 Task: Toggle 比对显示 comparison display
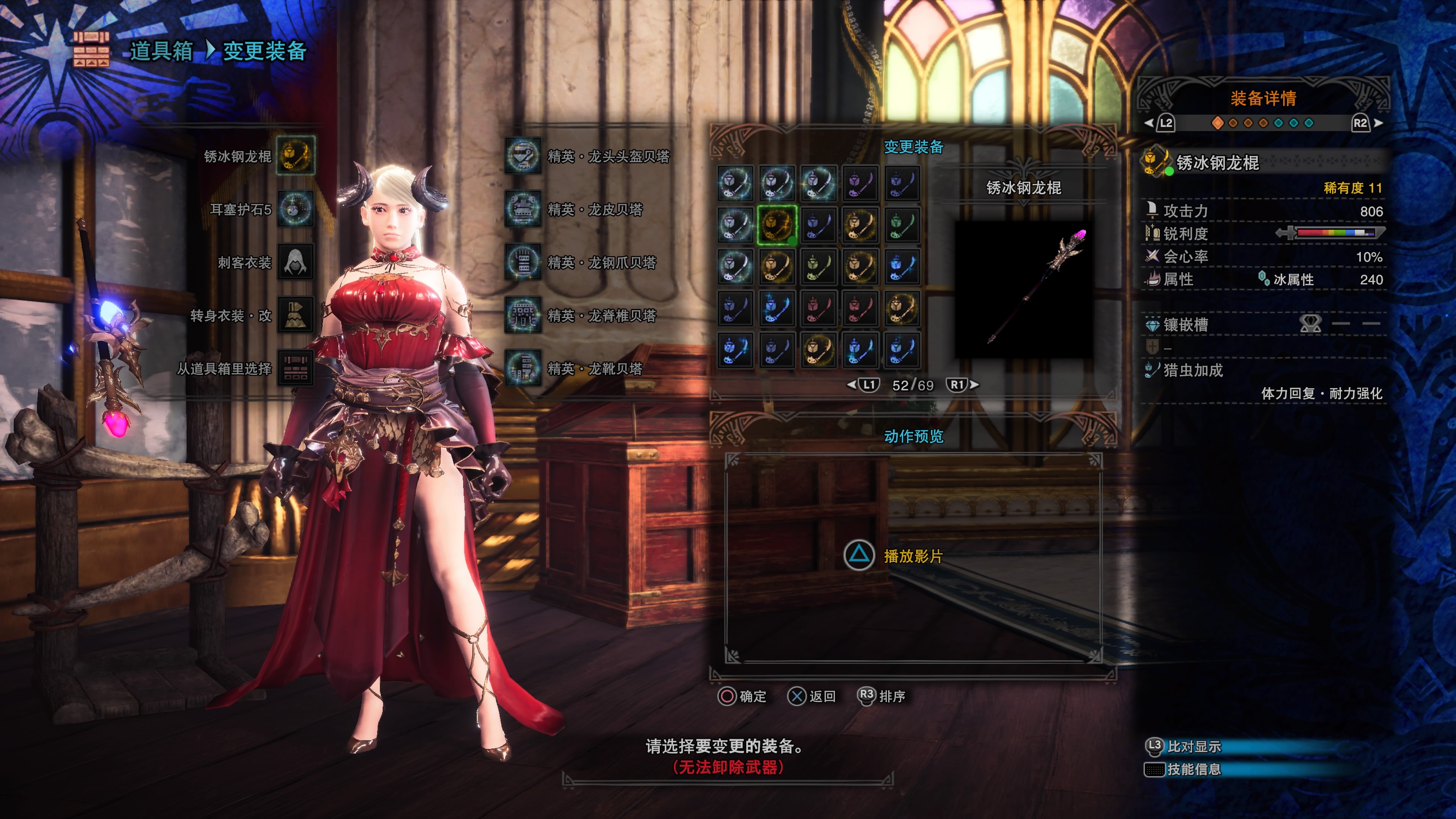click(x=1192, y=747)
